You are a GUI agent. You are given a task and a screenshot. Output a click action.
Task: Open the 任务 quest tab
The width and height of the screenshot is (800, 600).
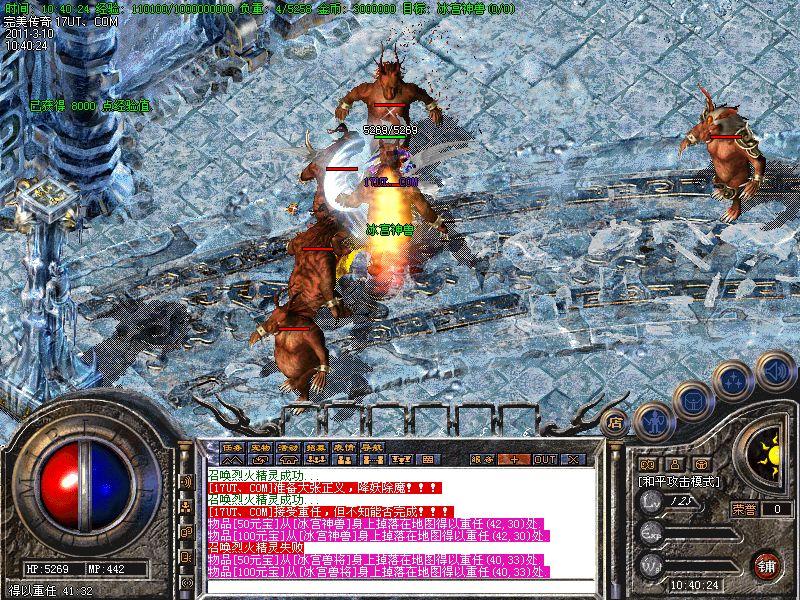tap(233, 447)
